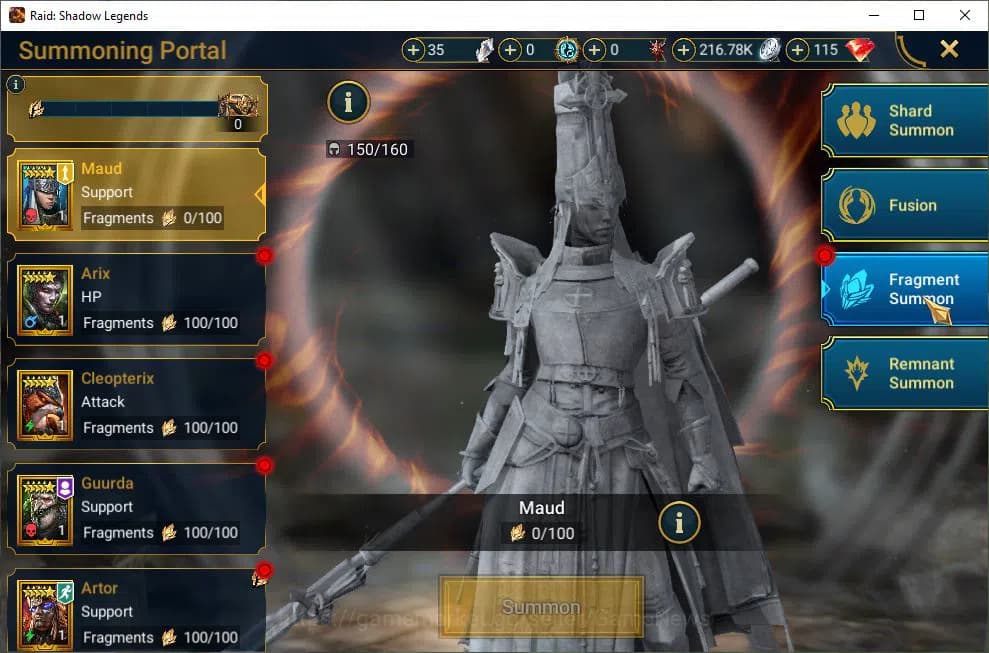Choose Arix from the fragment list
Screen dimensions: 989x653
coord(137,299)
